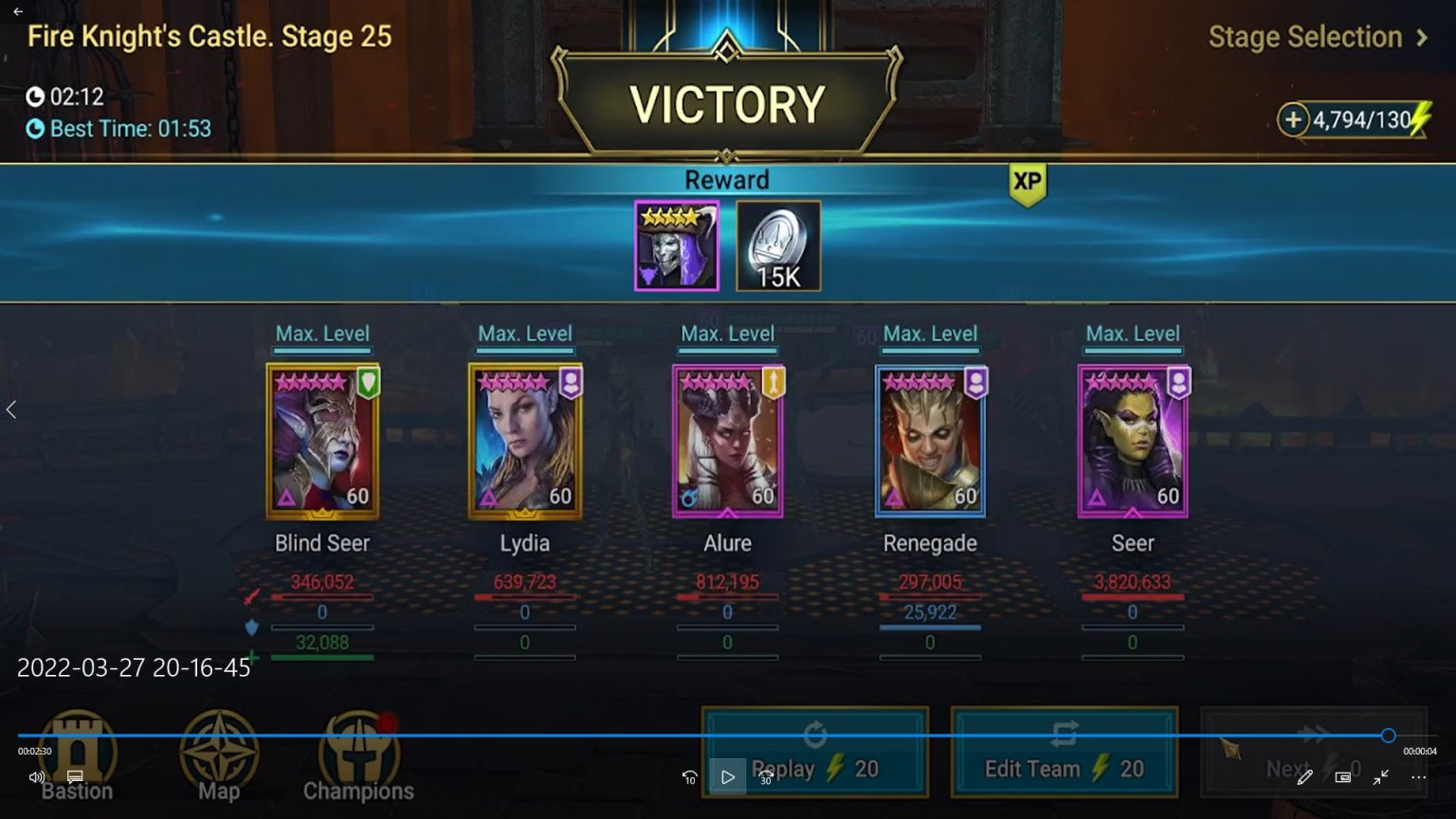
Task: Click the energy plus icon
Action: tap(1294, 120)
